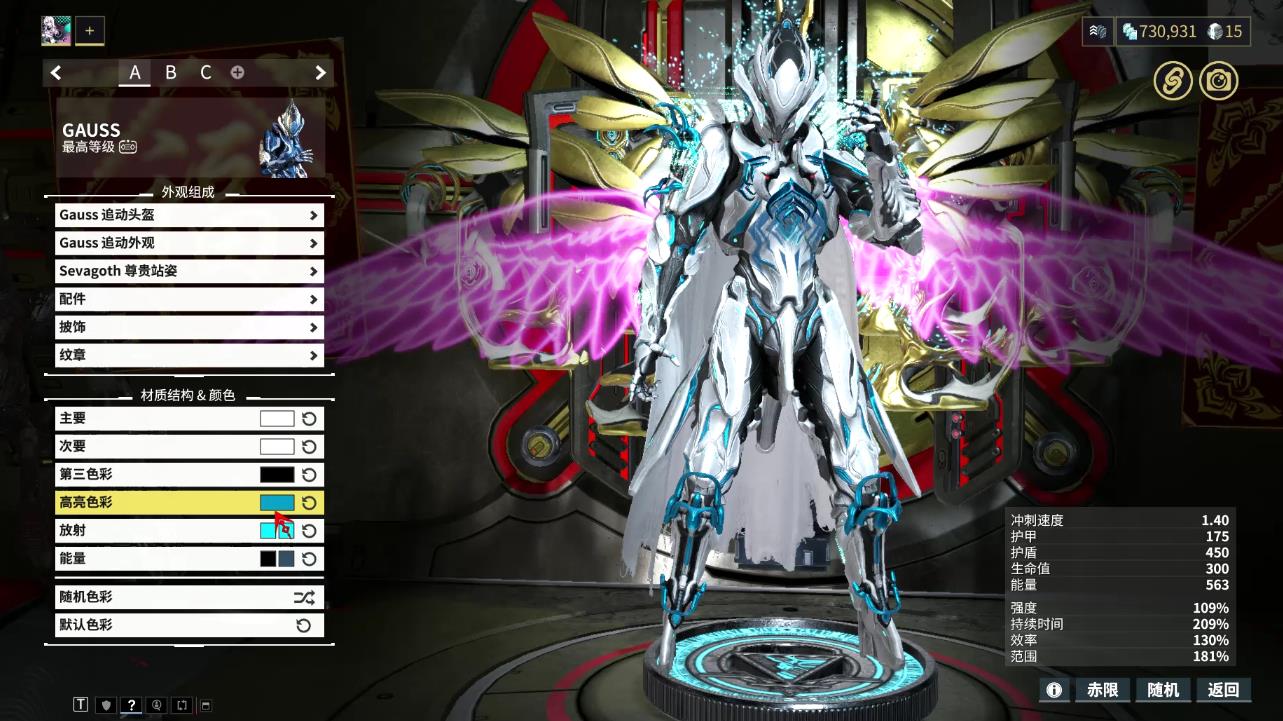The width and height of the screenshot is (1283, 721).
Task: Reset the 高亮色彩 accent color
Action: [x=309, y=503]
